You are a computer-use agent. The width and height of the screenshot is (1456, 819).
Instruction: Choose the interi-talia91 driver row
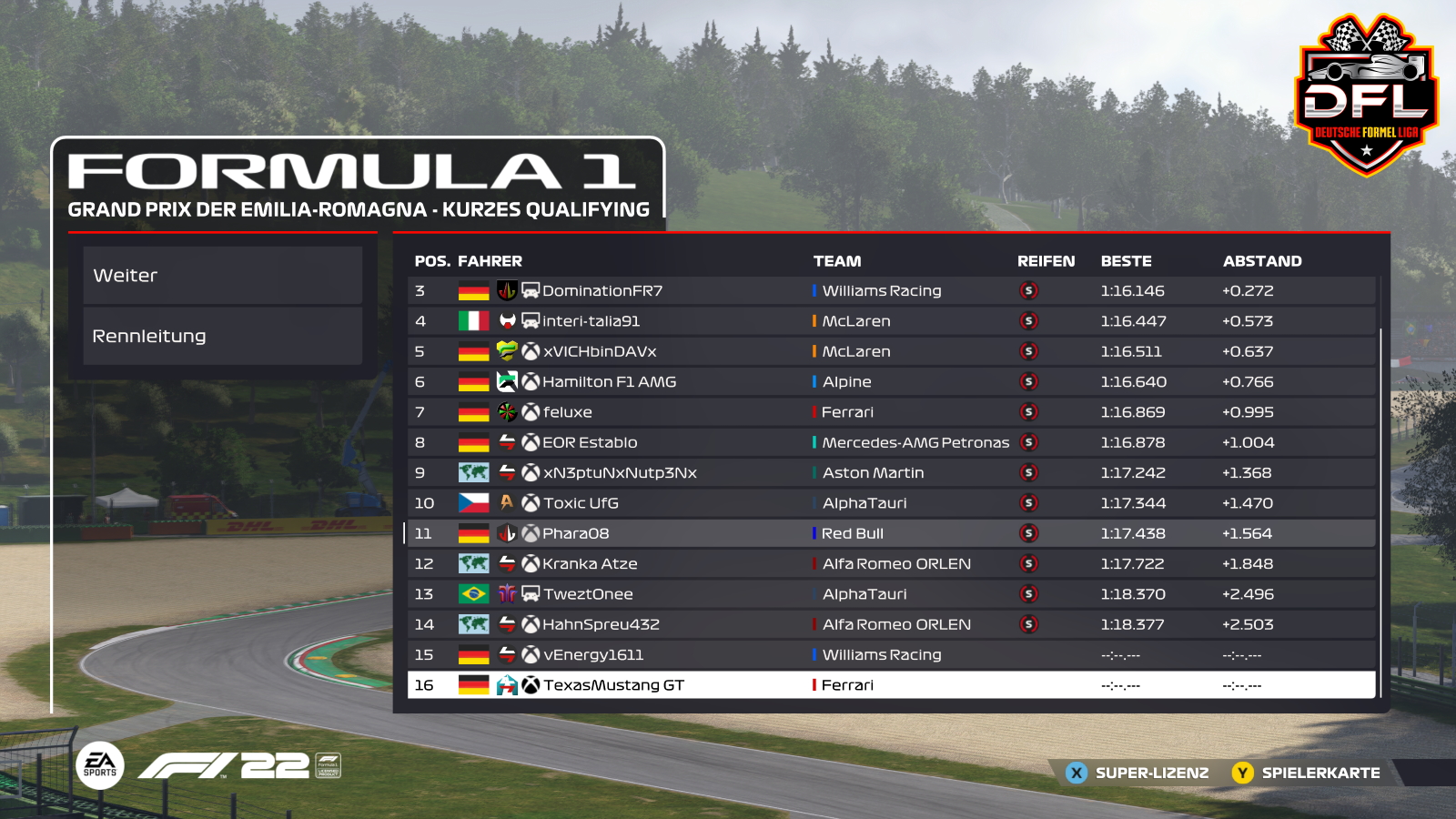point(891,321)
